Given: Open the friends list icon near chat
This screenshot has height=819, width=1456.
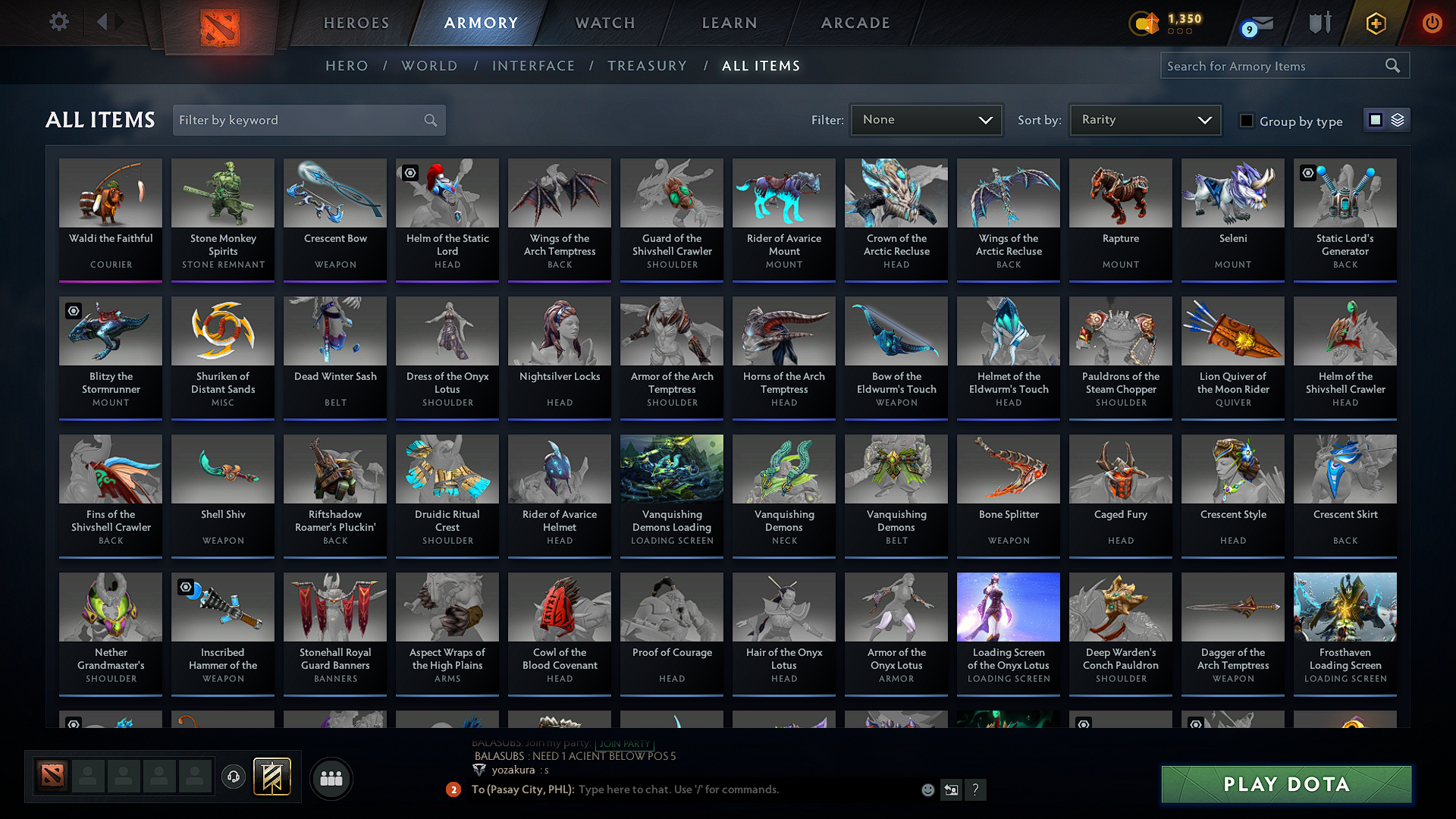Looking at the screenshot, I should point(332,778).
